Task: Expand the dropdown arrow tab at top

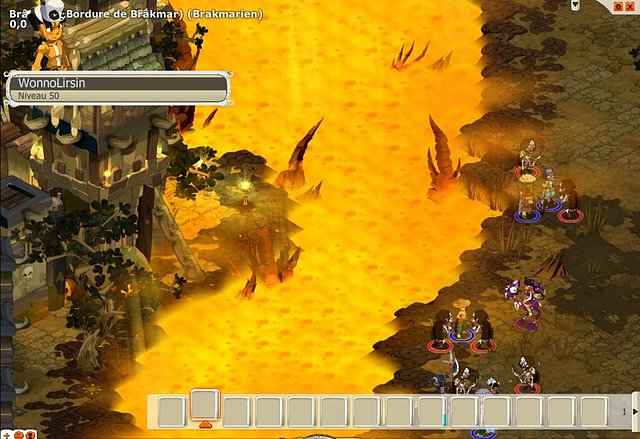Action: [x=576, y=4]
